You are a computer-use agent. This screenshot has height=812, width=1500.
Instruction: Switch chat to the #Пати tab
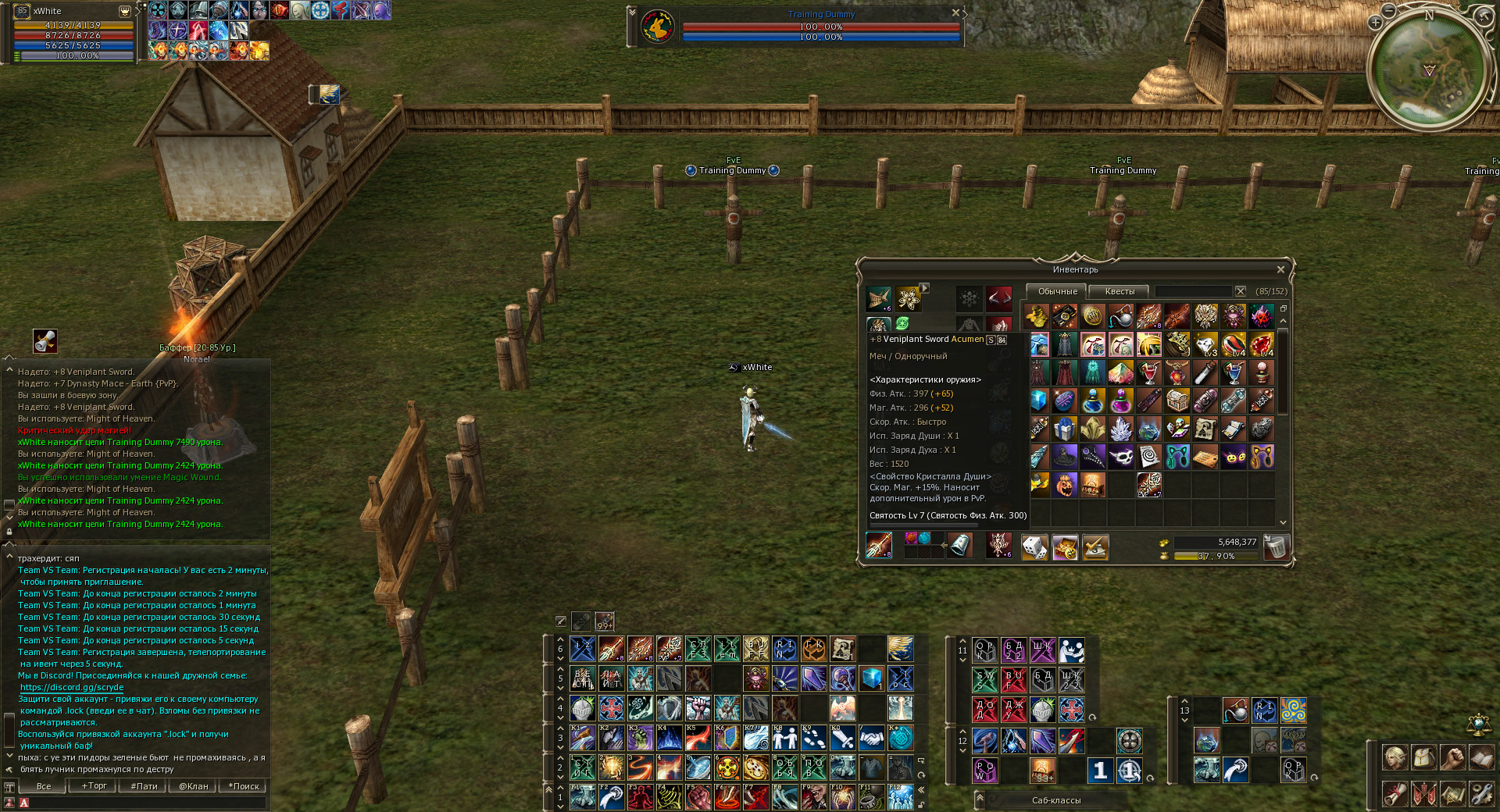coord(144,786)
